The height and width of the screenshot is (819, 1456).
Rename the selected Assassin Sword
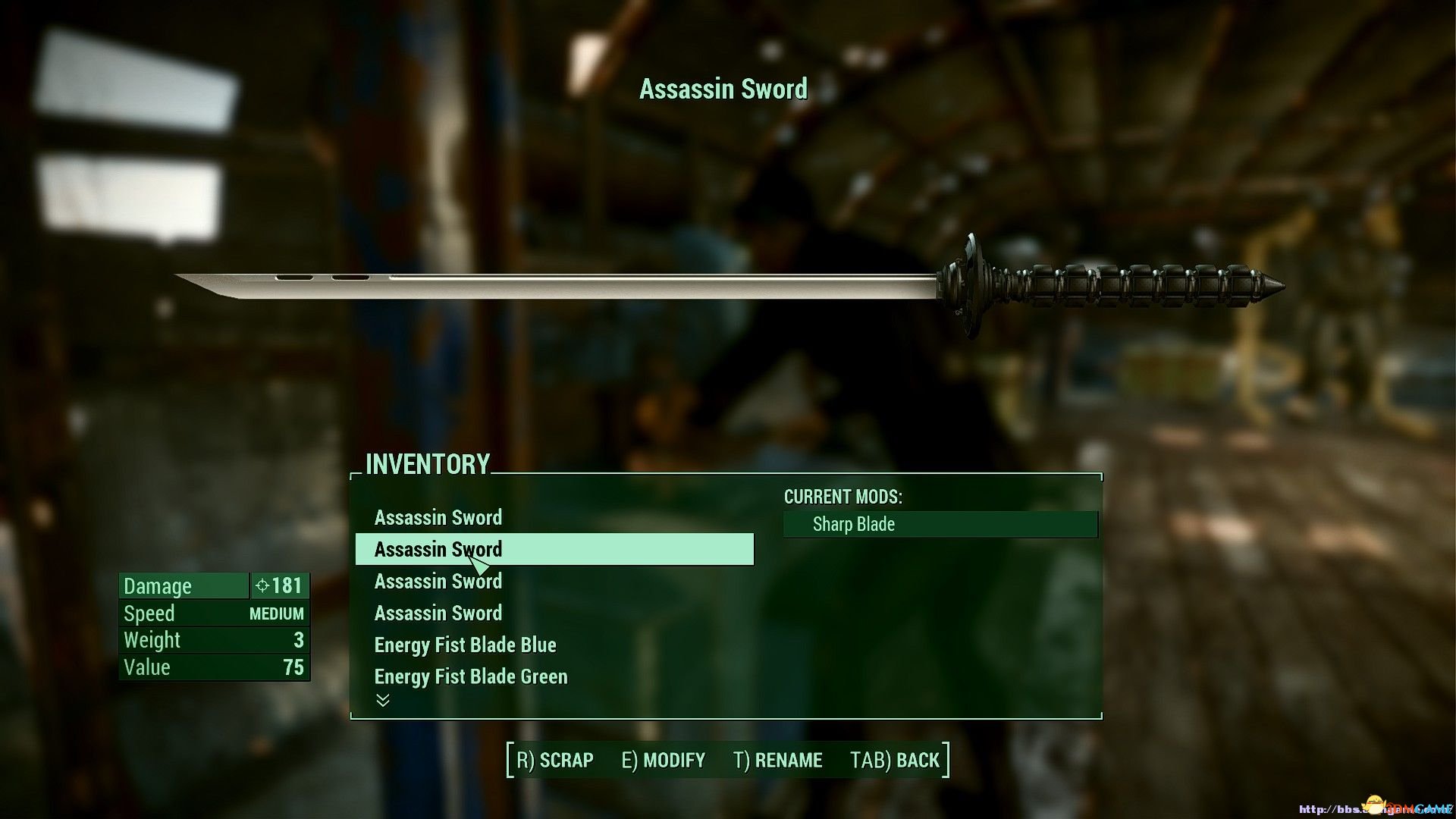tap(778, 760)
